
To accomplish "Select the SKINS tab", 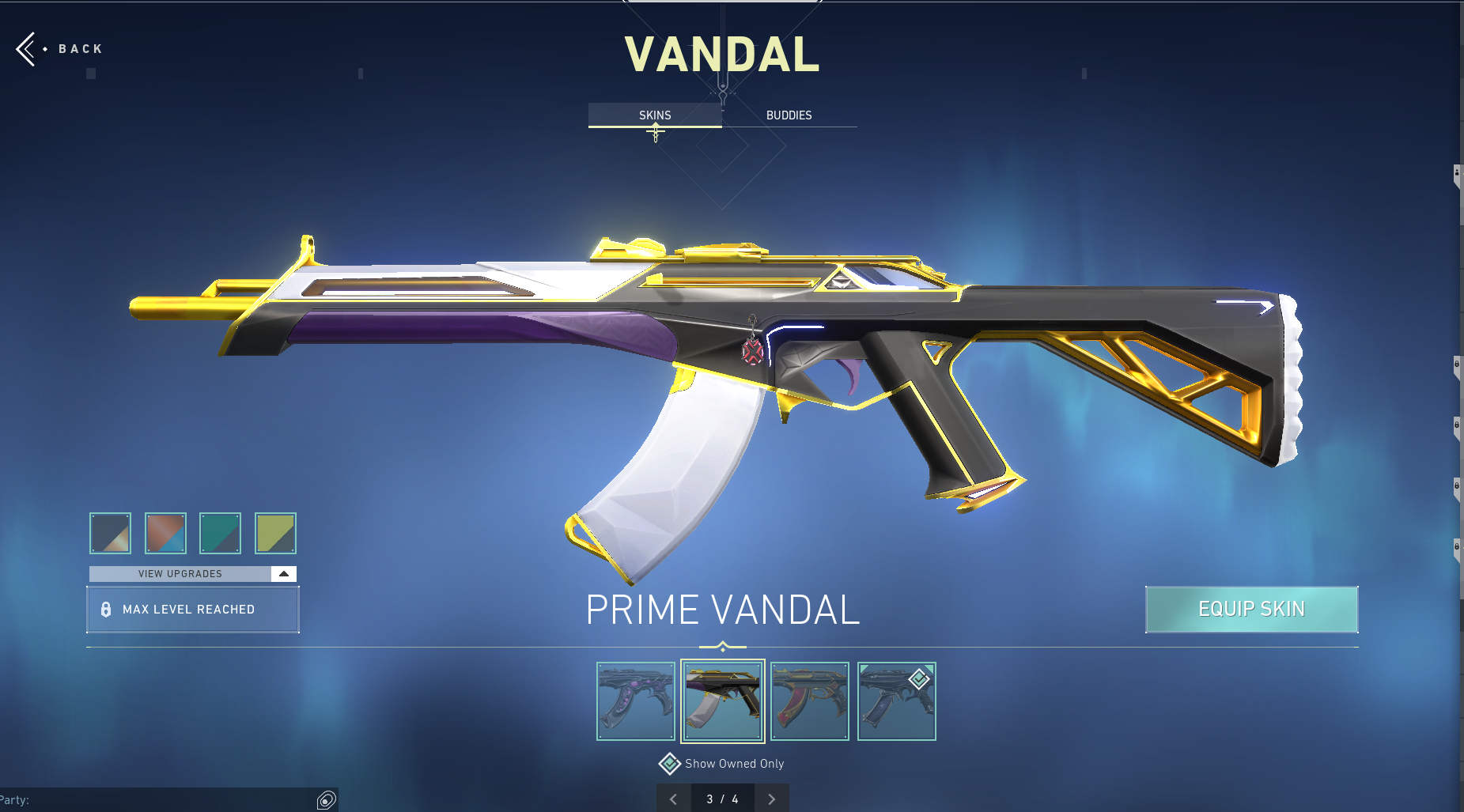I will pos(654,115).
